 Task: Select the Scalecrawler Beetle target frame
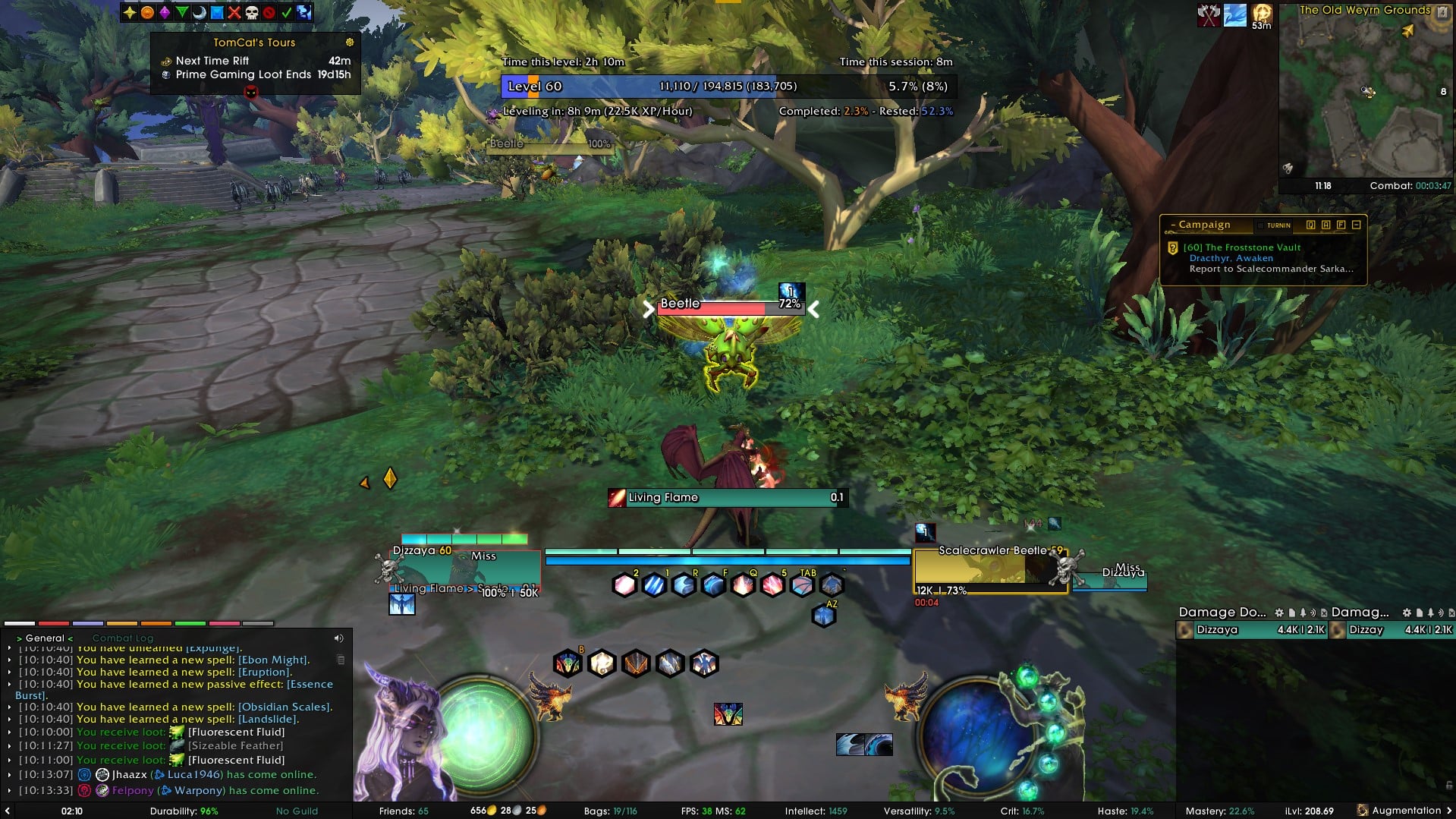tap(990, 568)
